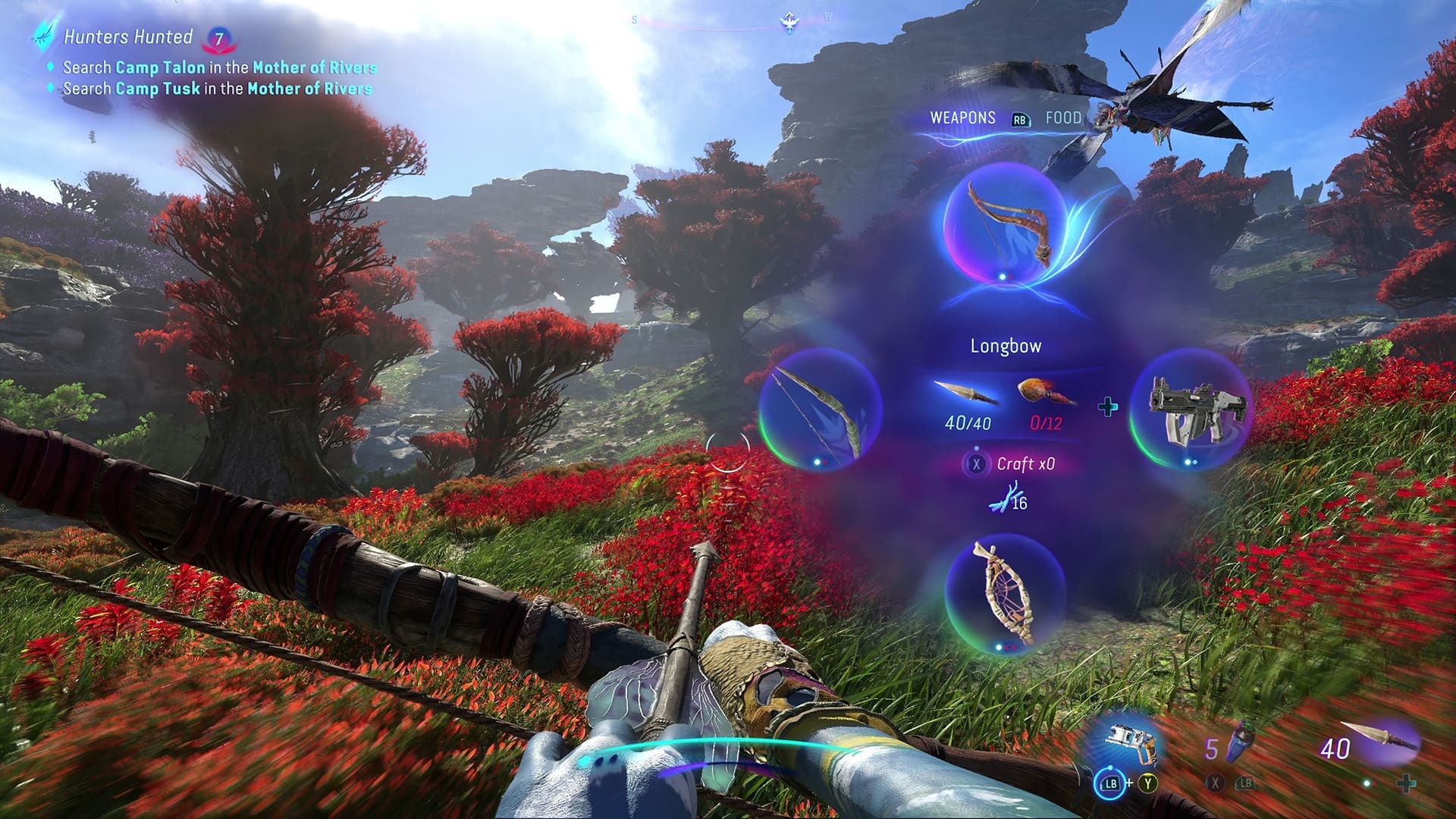This screenshot has height=819, width=1456.
Task: Select the healing item count icon
Action: click(1230, 746)
